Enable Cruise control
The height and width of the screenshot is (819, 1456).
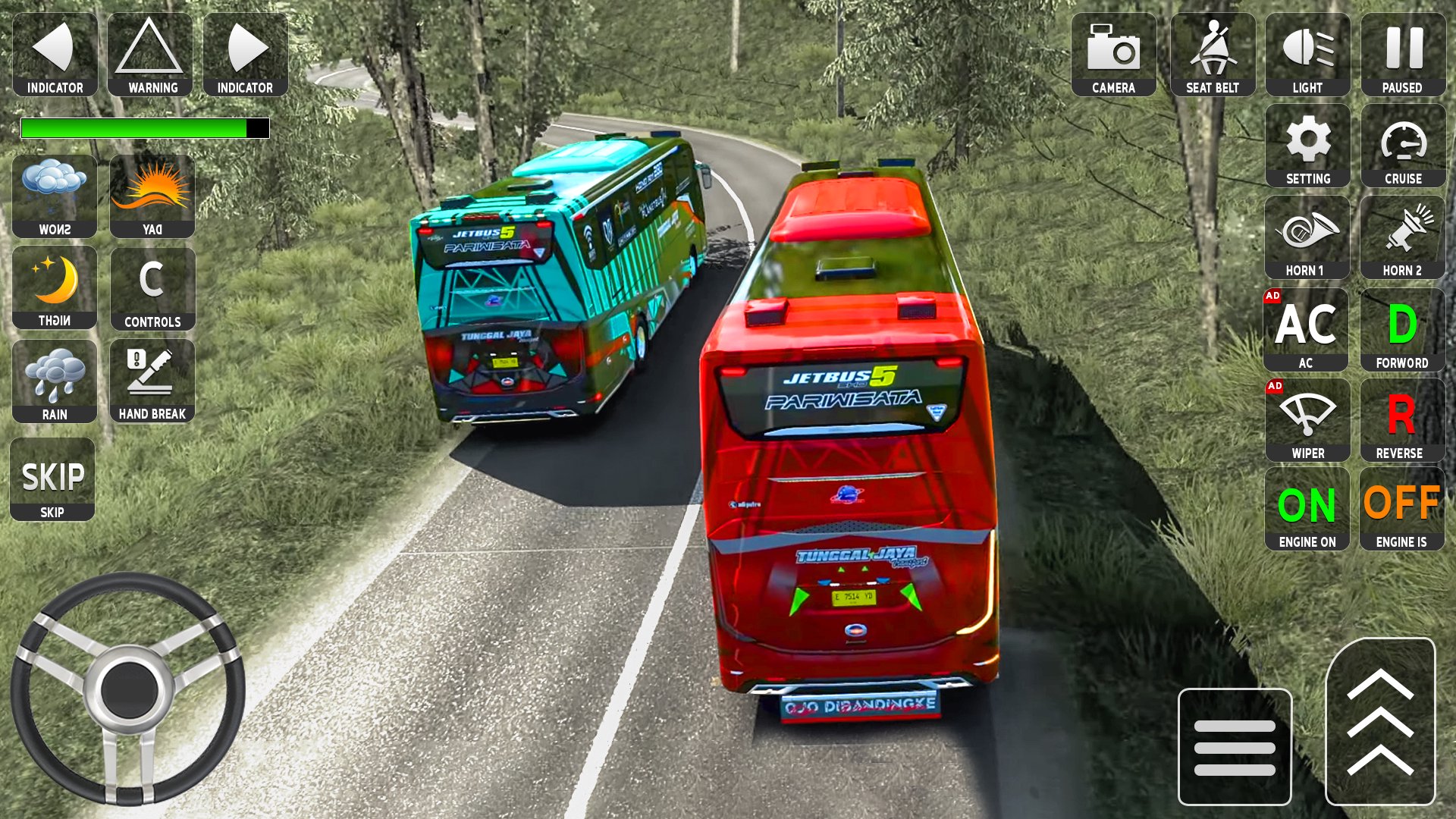1403,146
